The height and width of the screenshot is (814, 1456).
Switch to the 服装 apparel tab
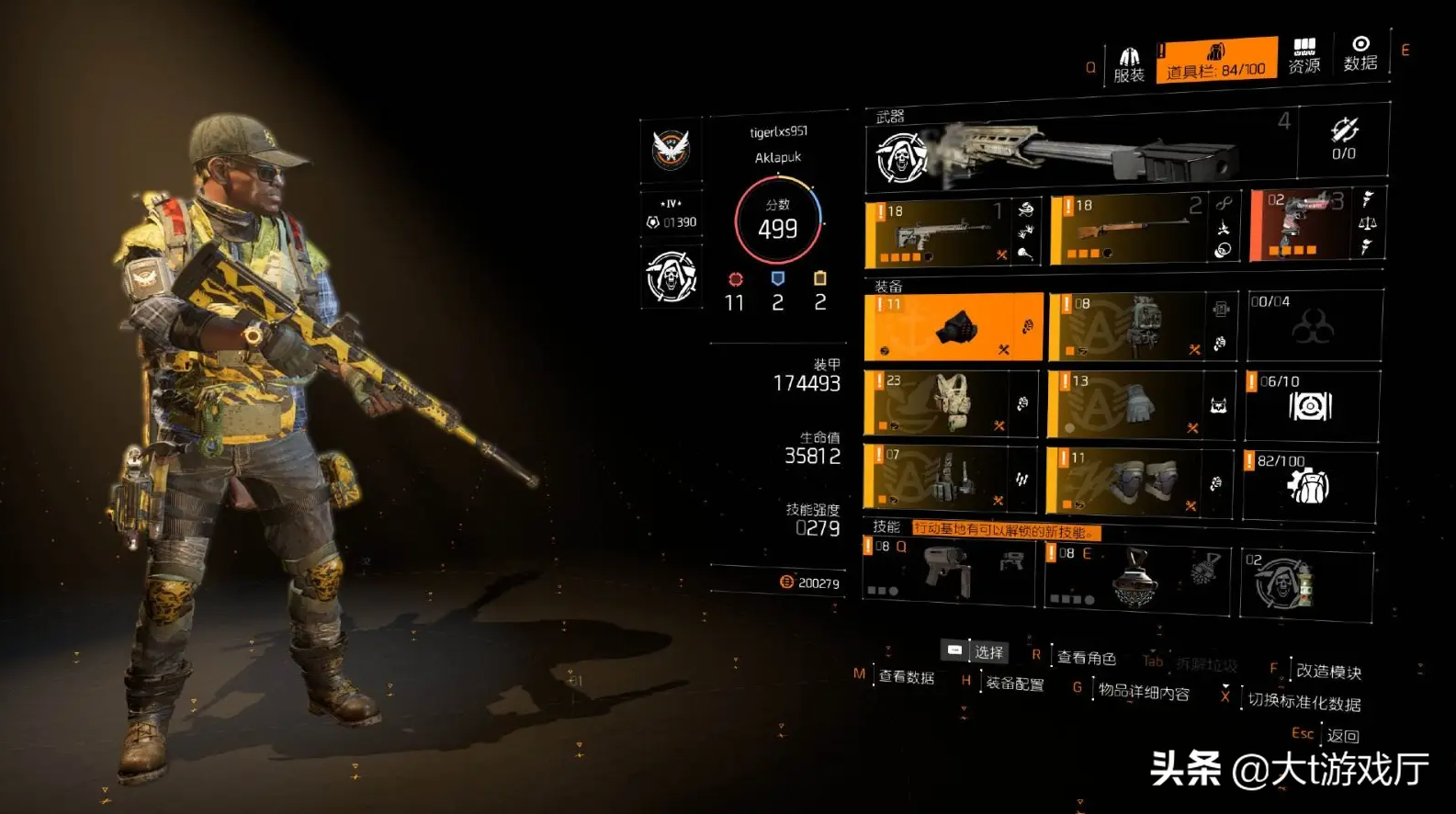1128,64
